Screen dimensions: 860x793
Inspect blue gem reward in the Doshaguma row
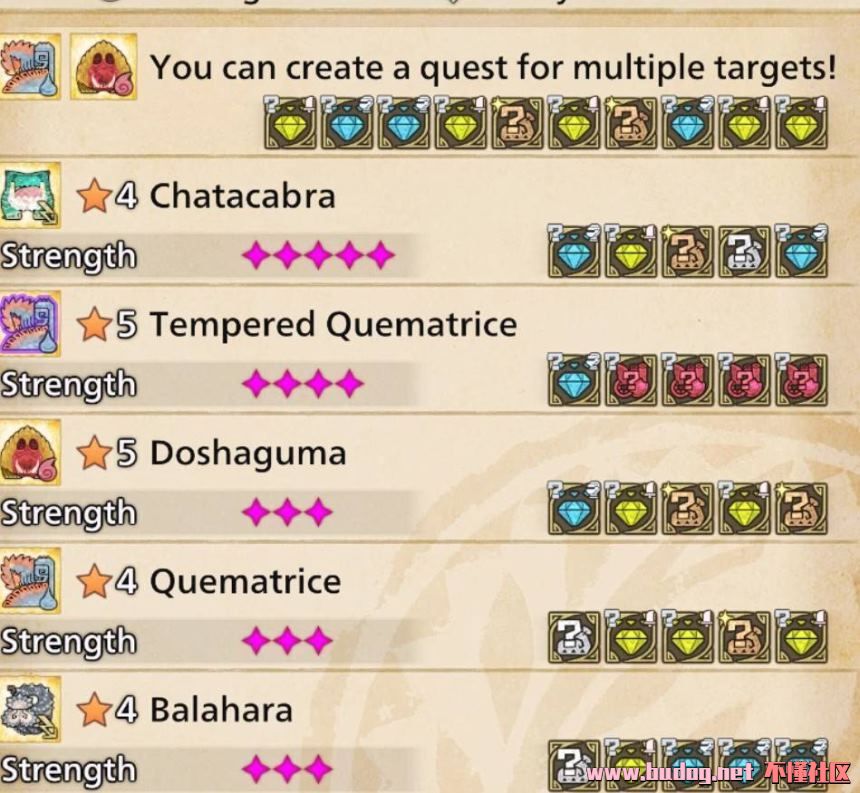click(573, 508)
